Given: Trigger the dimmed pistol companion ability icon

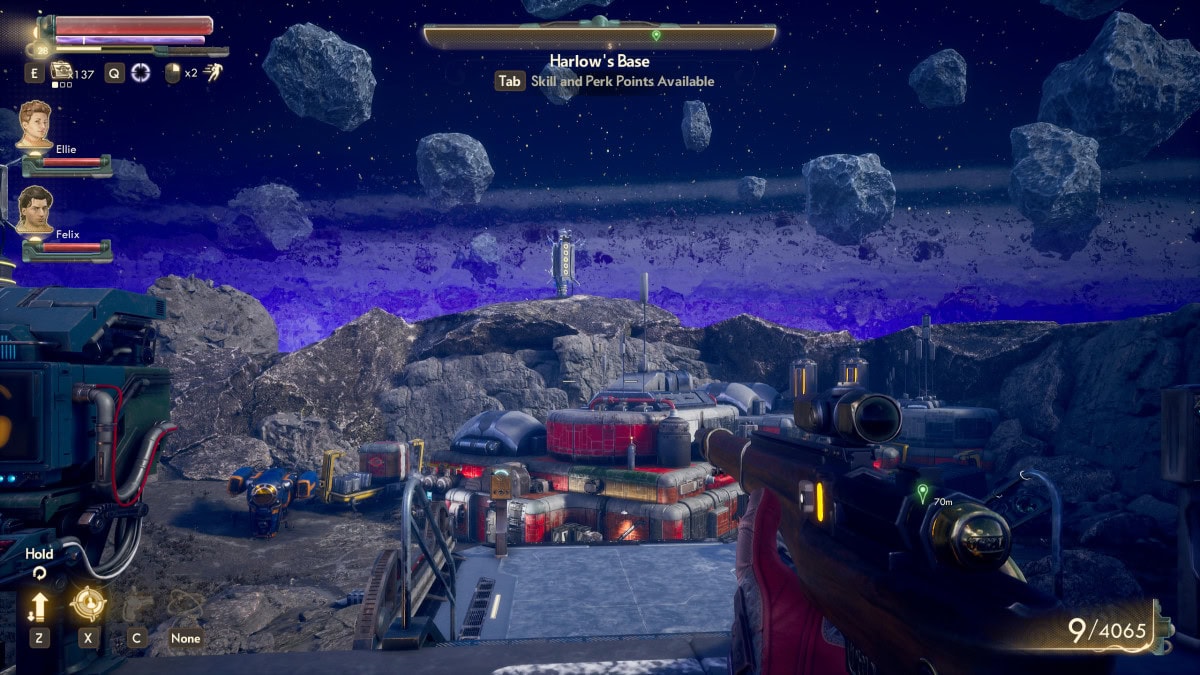Looking at the screenshot, I should (x=137, y=604).
